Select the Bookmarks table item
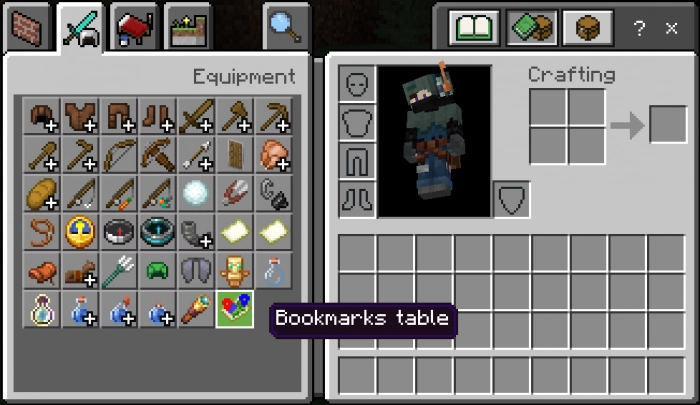 235,309
